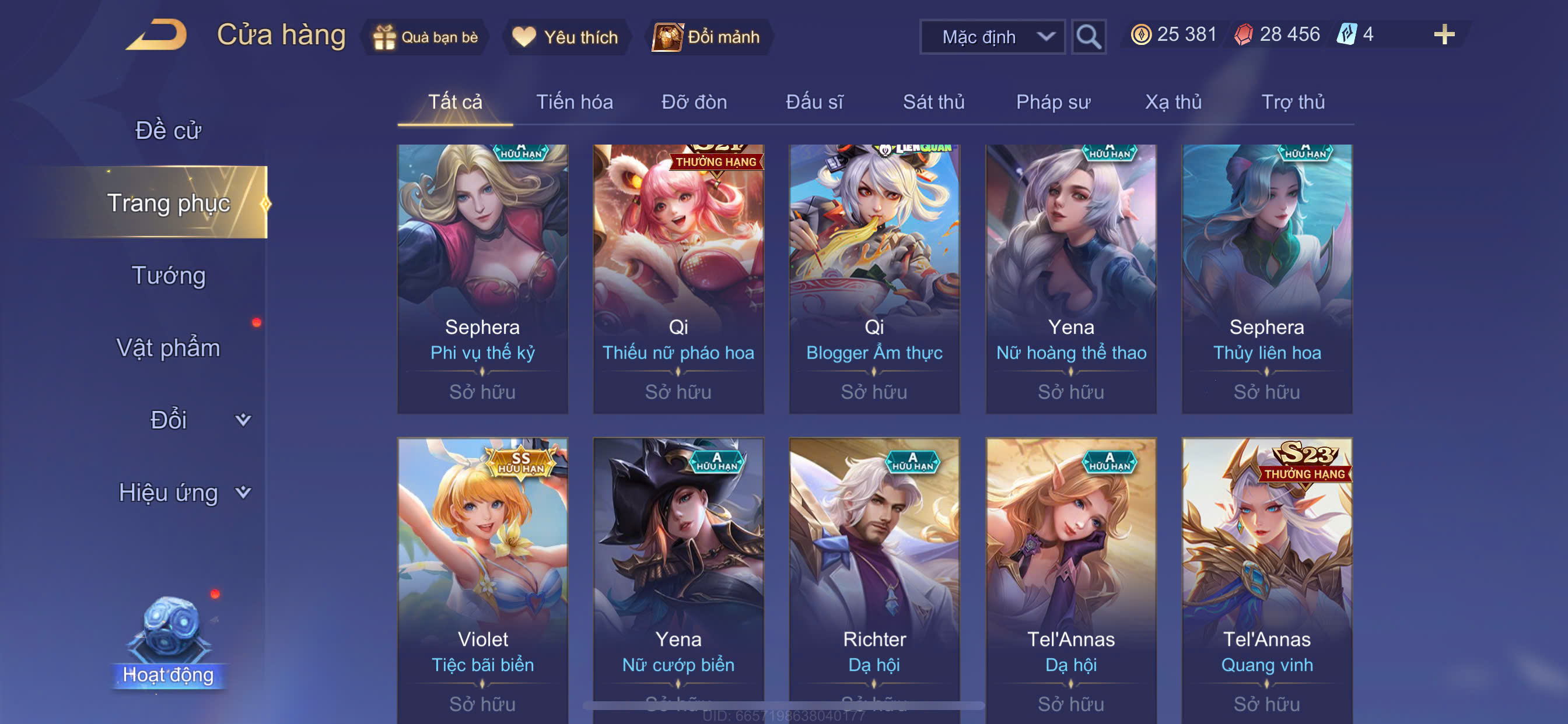Viewport: 1568px width, 724px height.
Task: Add currency with the plus button
Action: tap(1443, 34)
